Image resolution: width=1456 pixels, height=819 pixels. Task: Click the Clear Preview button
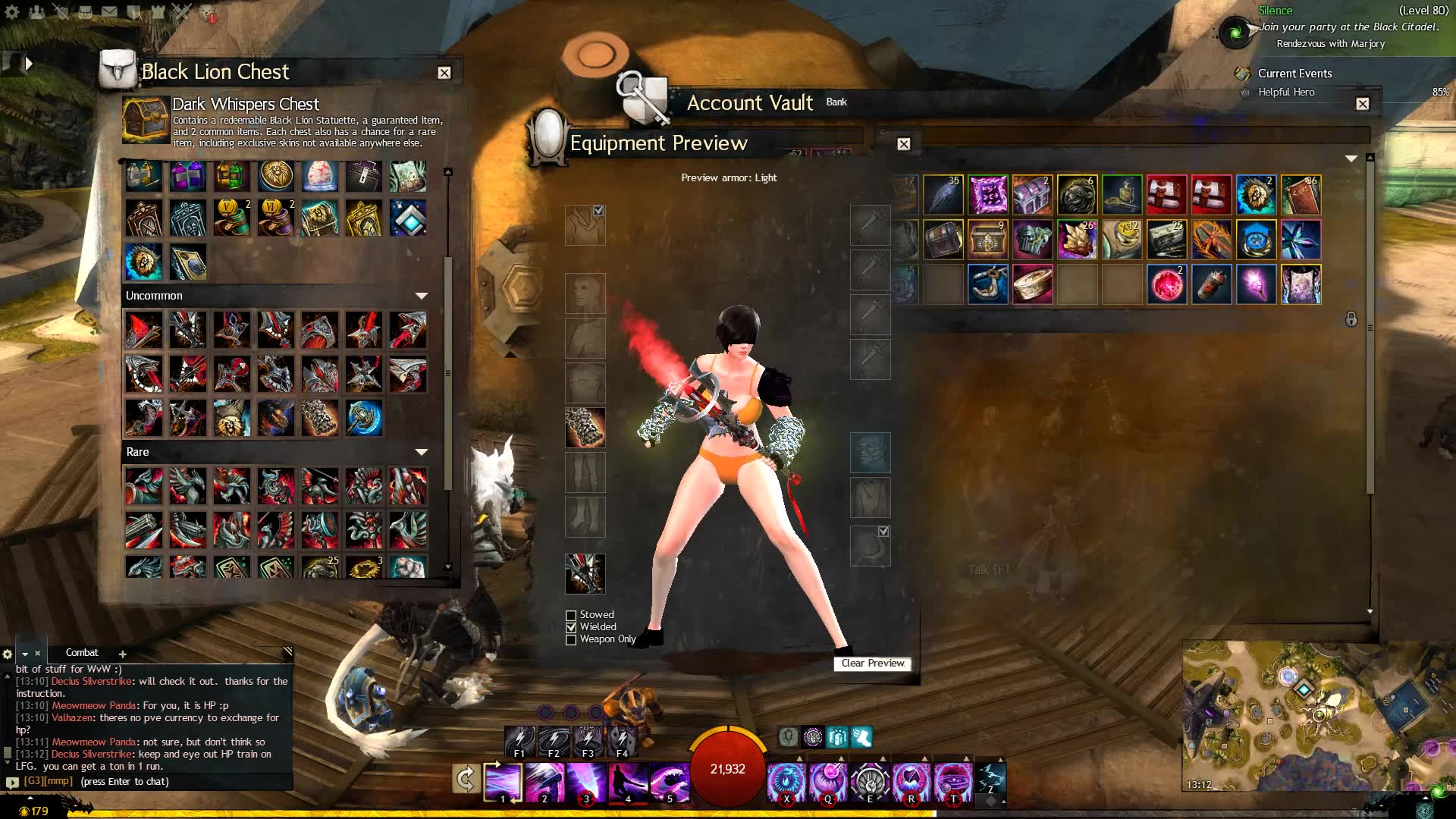point(872,664)
